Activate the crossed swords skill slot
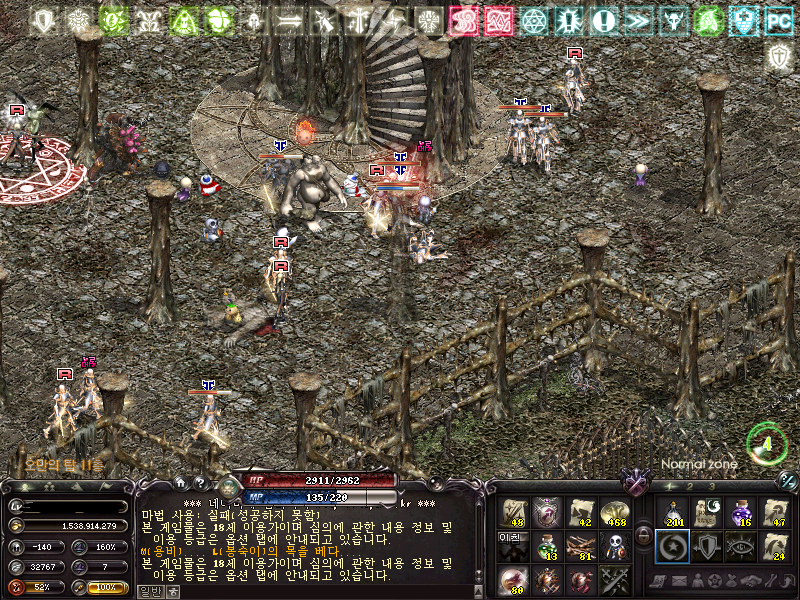 coord(614,580)
